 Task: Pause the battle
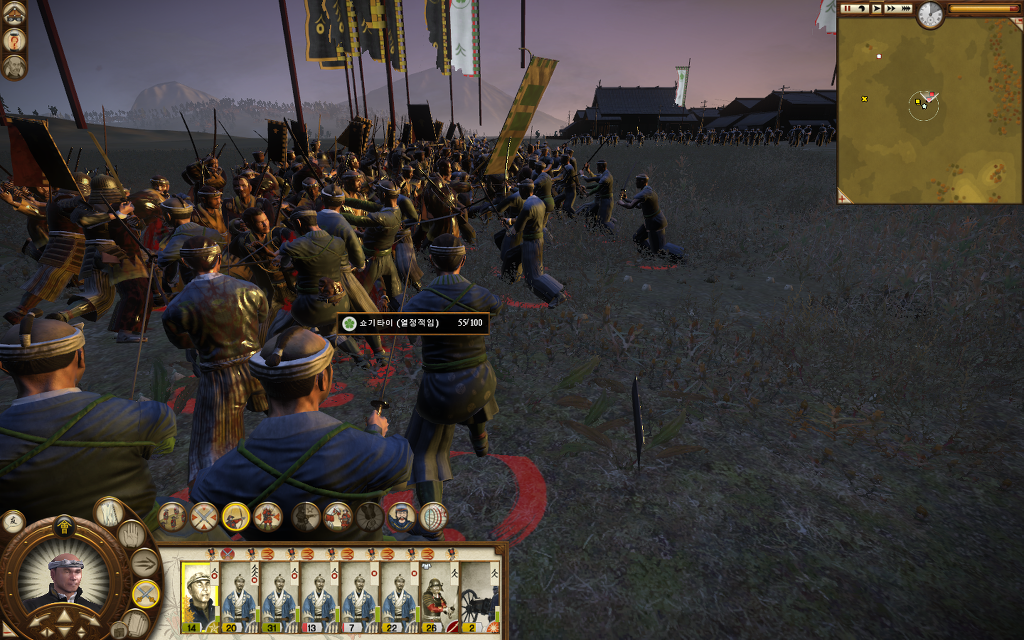tap(848, 8)
